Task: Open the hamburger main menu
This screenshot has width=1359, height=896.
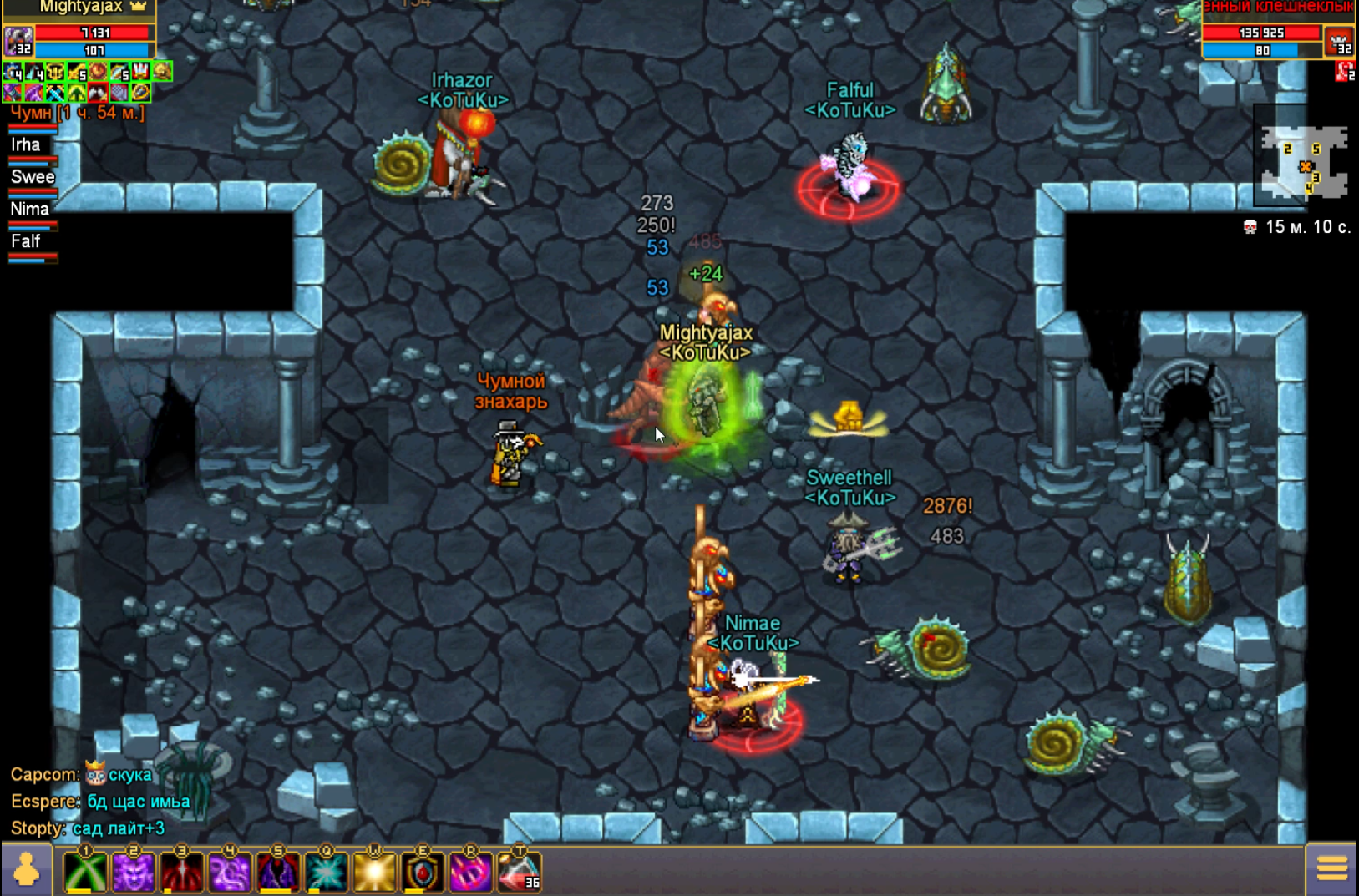Action: 1332,869
